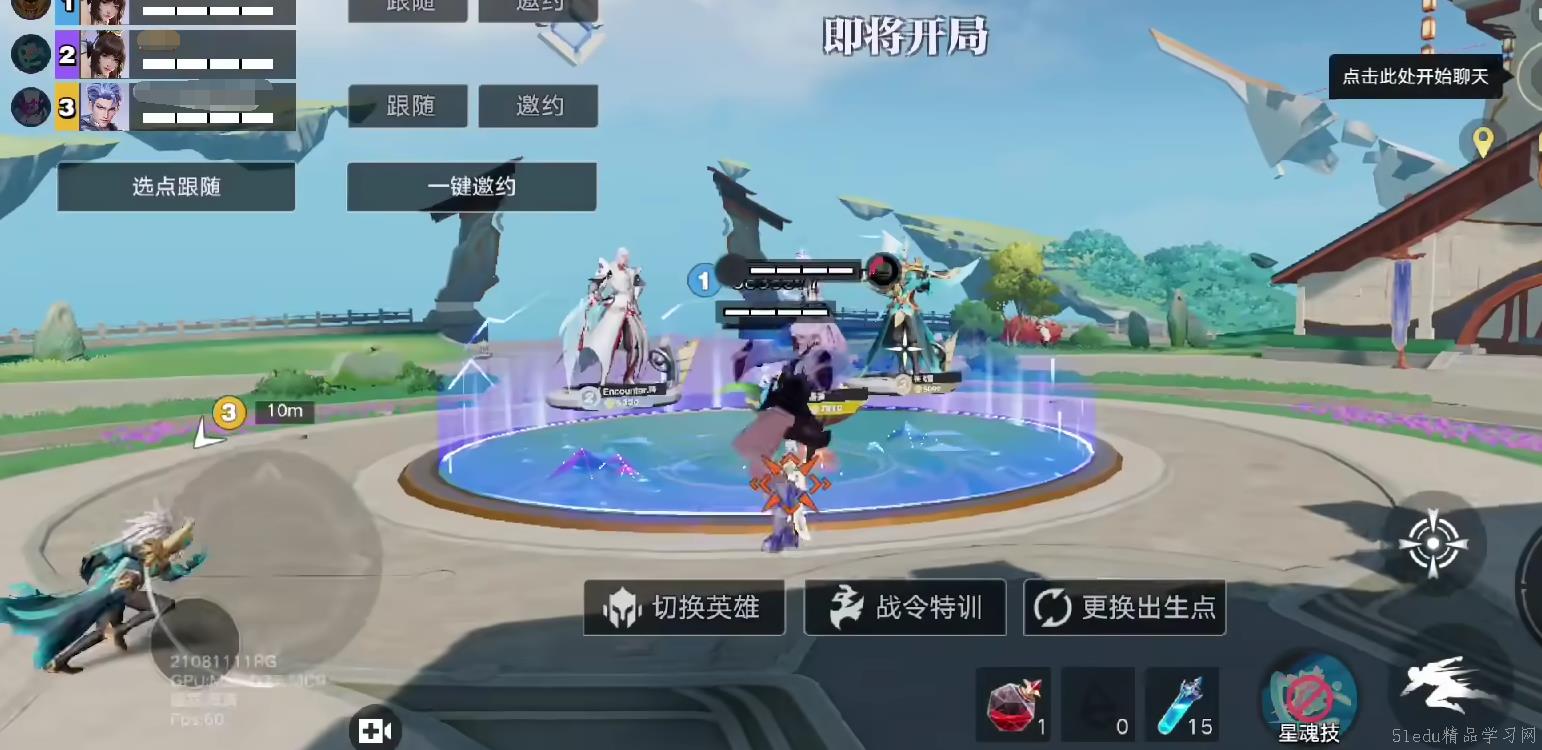Viewport: 1542px width, 750px height.
Task: Tap 更换出生点 to change spawn point
Action: click(1124, 607)
